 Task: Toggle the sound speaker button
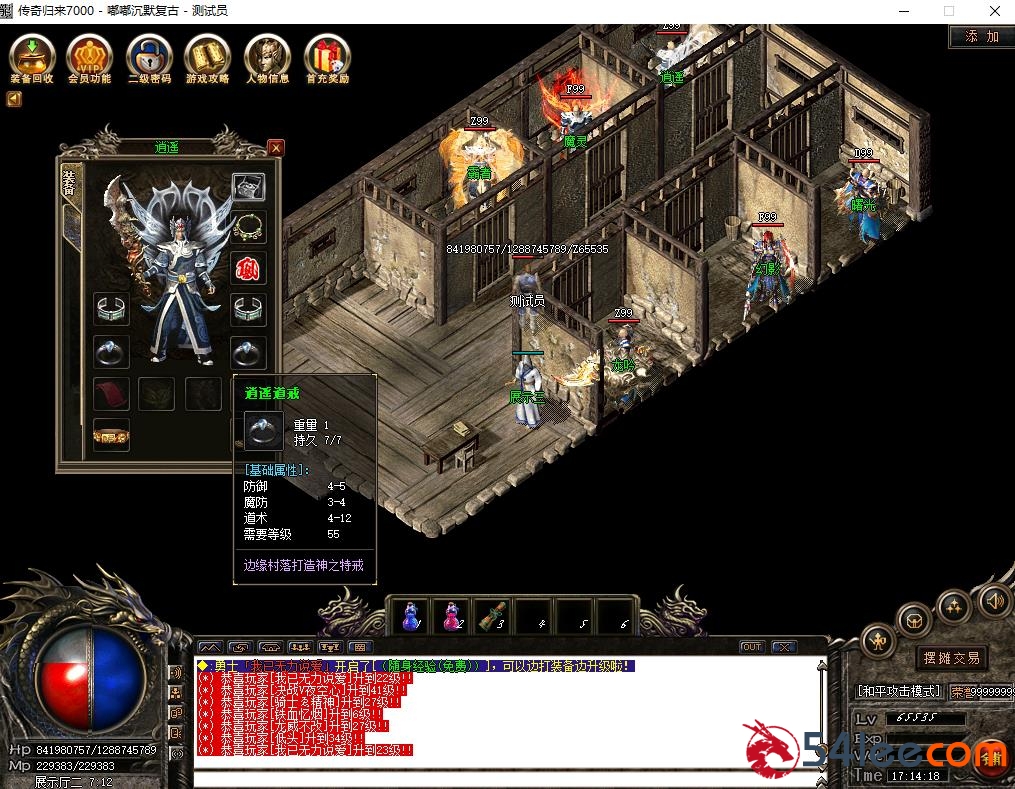click(x=994, y=600)
